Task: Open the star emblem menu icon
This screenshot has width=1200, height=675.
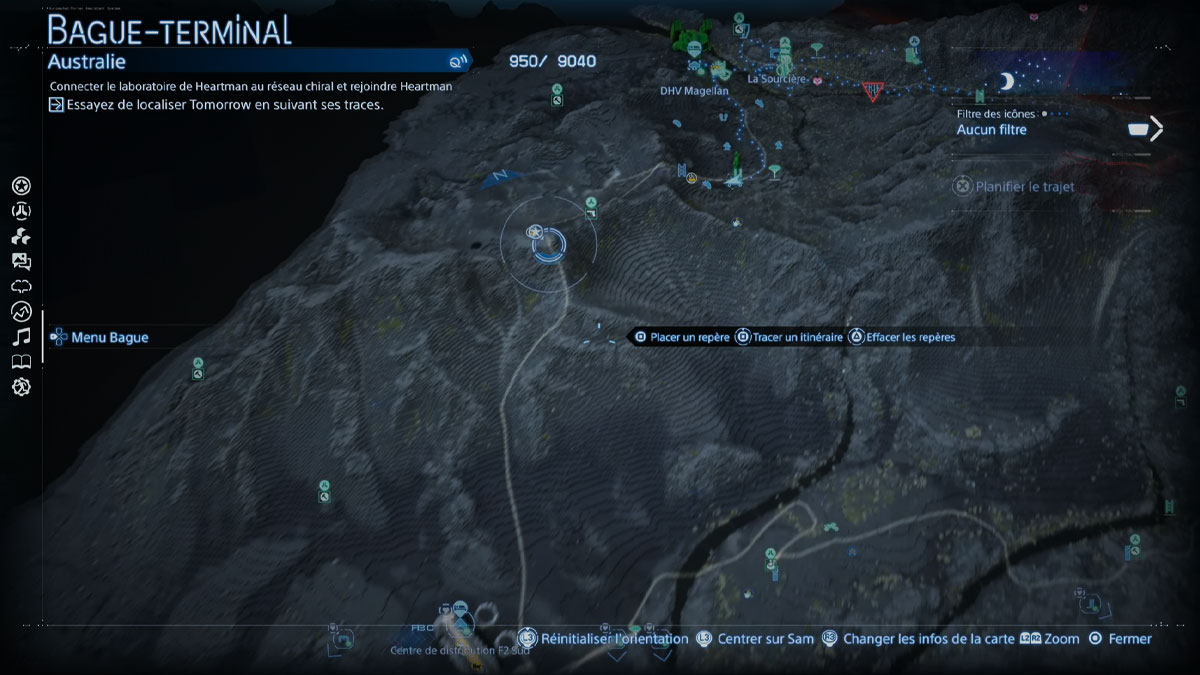Action: click(x=21, y=186)
